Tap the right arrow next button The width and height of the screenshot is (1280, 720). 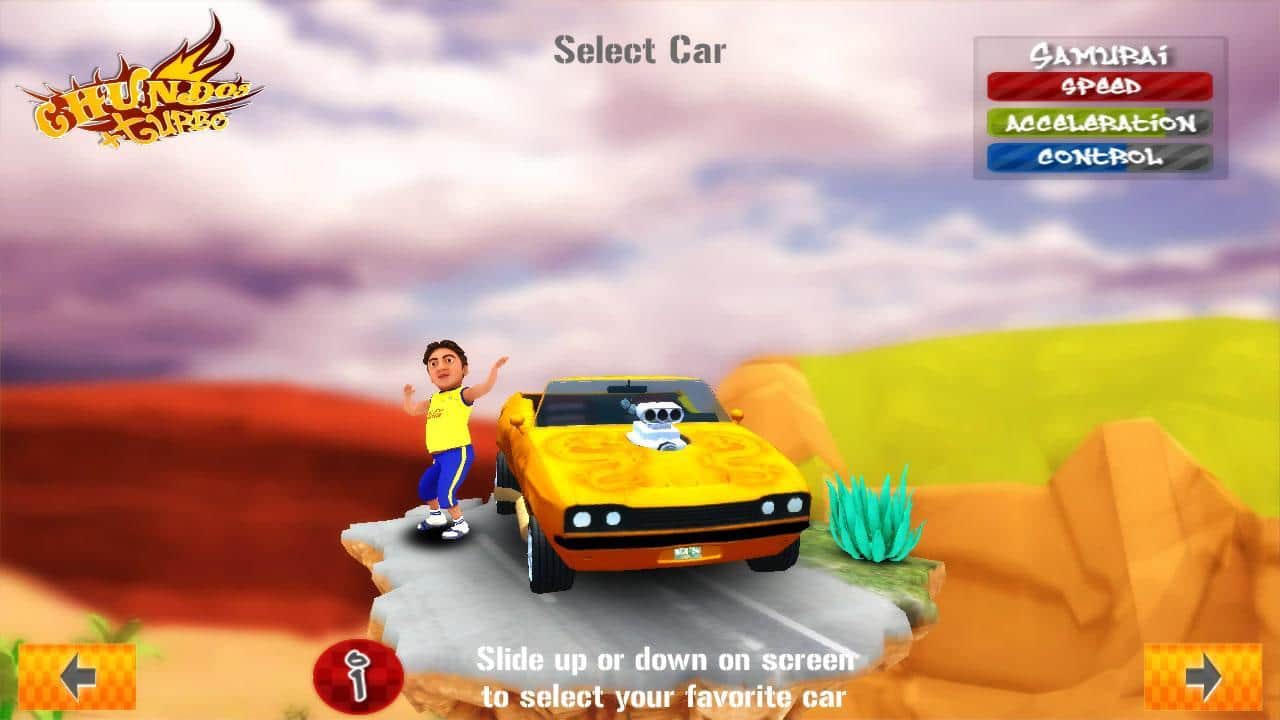[1203, 677]
